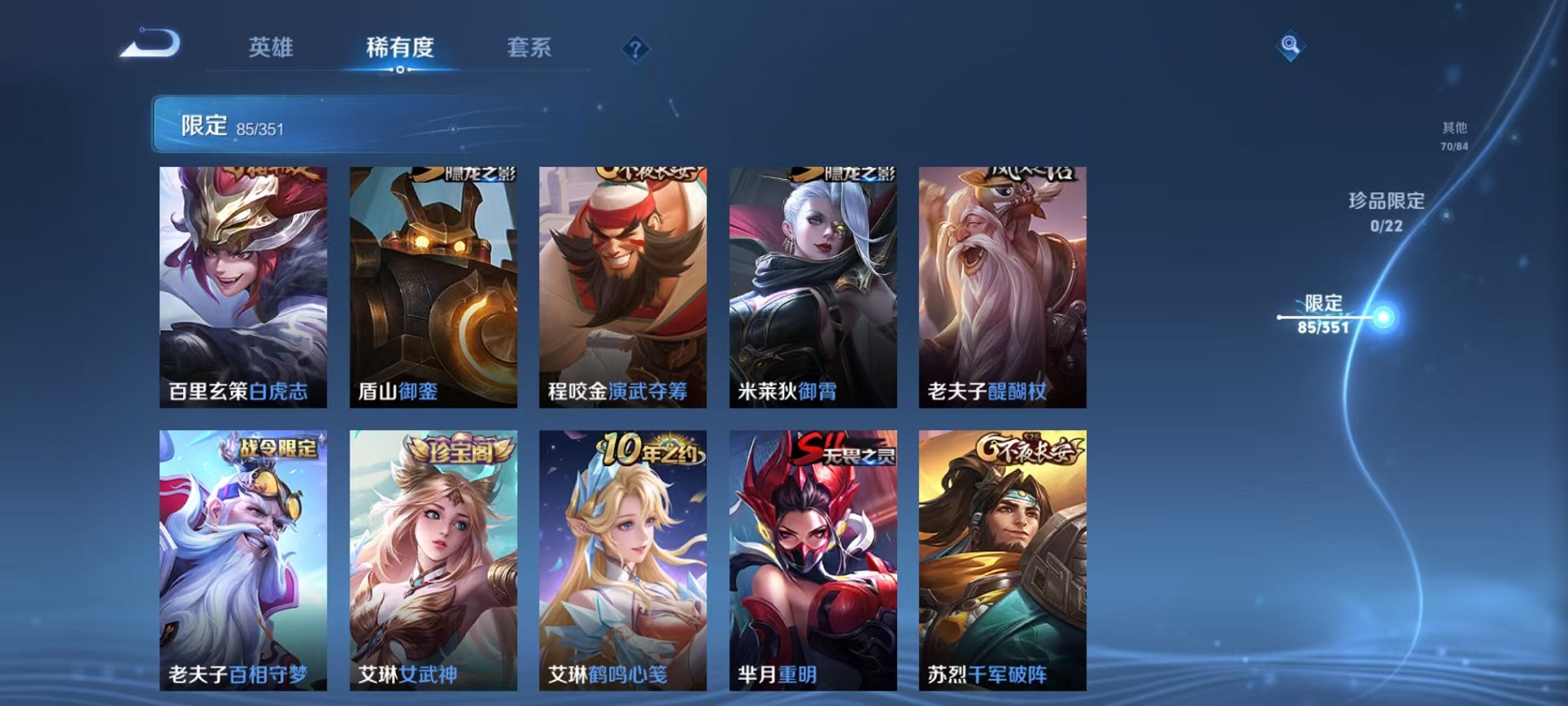
Task: Open search using the magnifier icon
Action: click(1291, 46)
